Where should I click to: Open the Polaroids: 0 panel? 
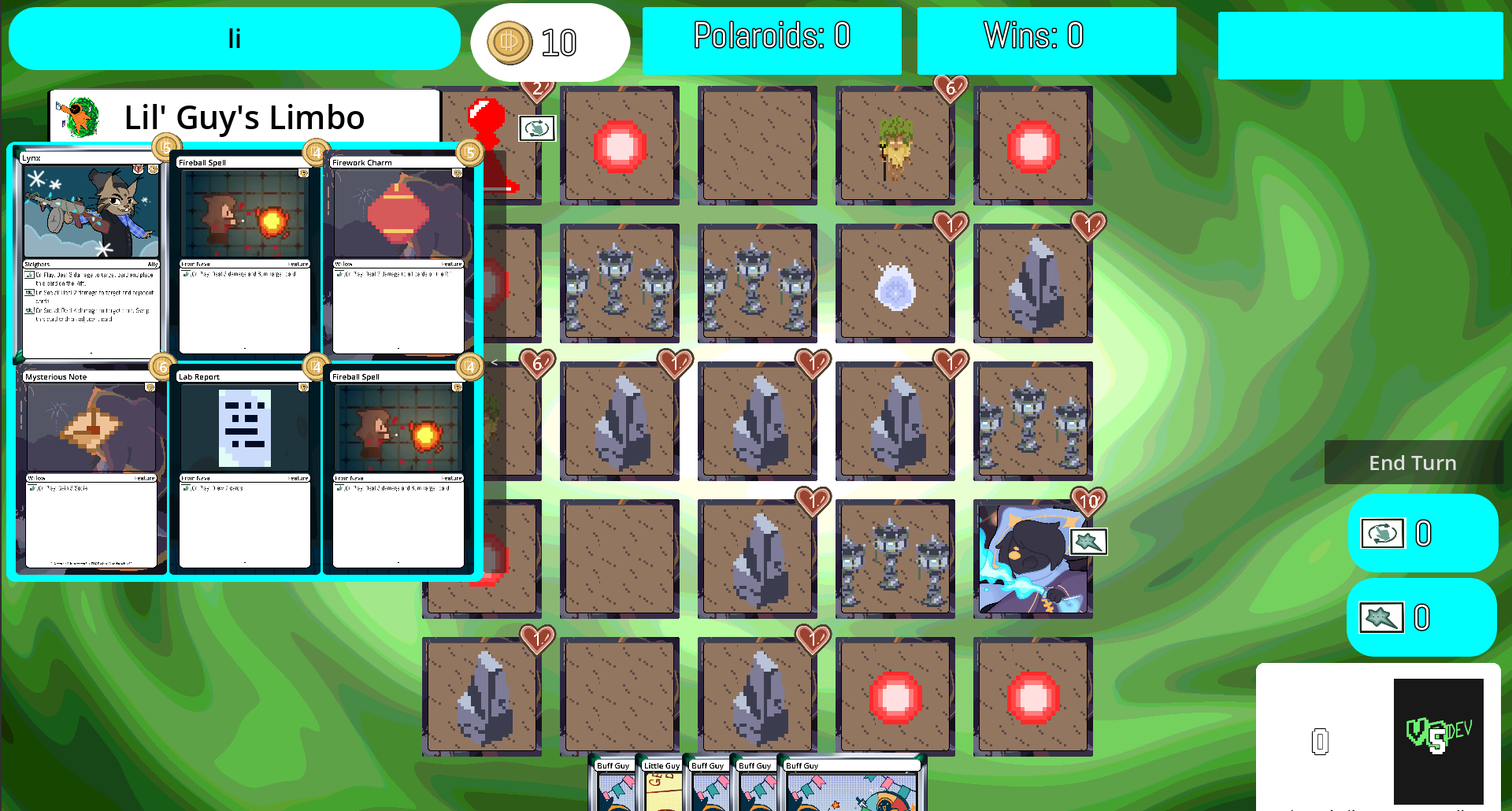[x=772, y=36]
